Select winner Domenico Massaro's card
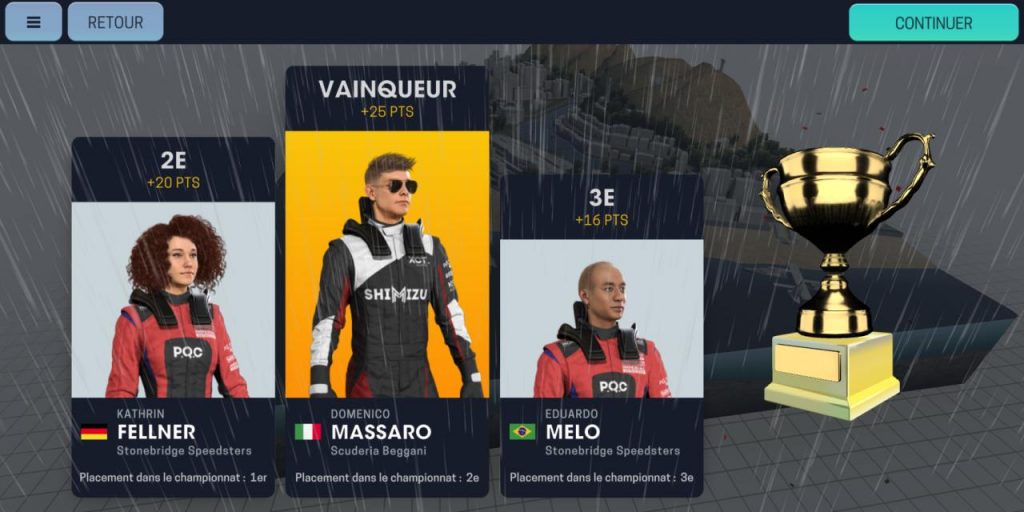Image resolution: width=1024 pixels, height=512 pixels. click(387, 280)
